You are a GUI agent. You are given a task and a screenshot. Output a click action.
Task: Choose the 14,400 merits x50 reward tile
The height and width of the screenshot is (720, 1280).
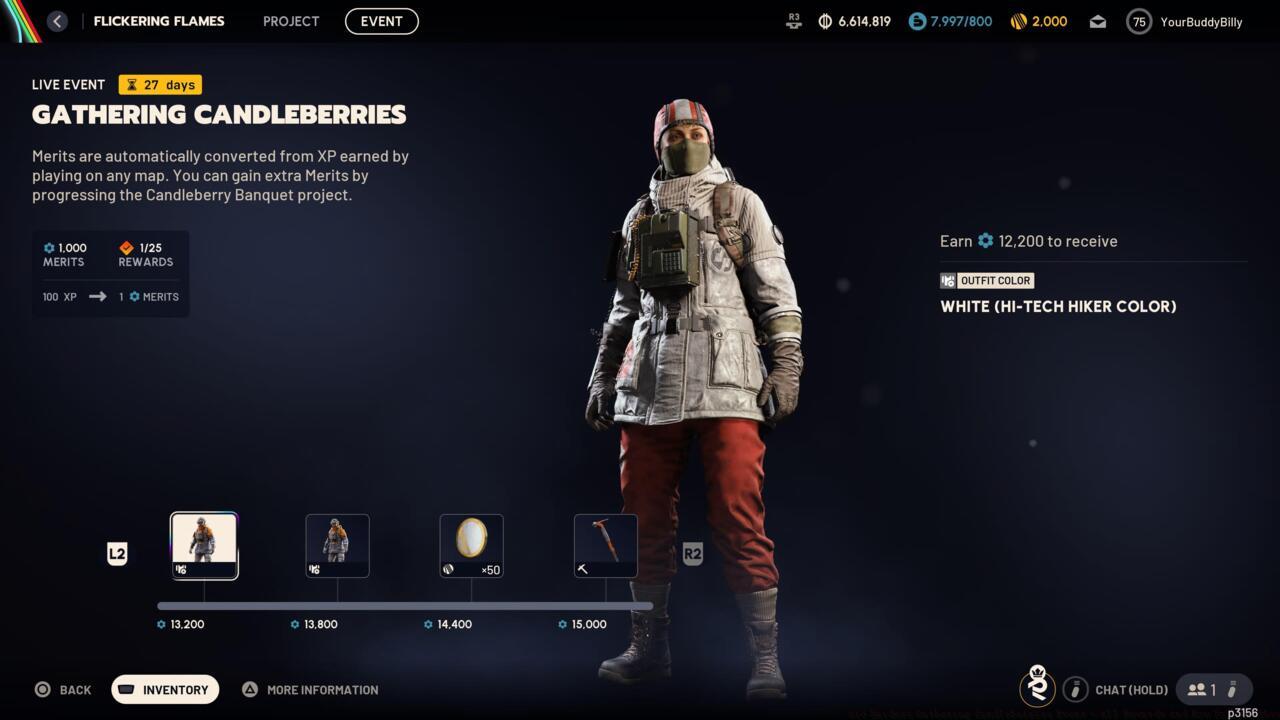click(471, 545)
